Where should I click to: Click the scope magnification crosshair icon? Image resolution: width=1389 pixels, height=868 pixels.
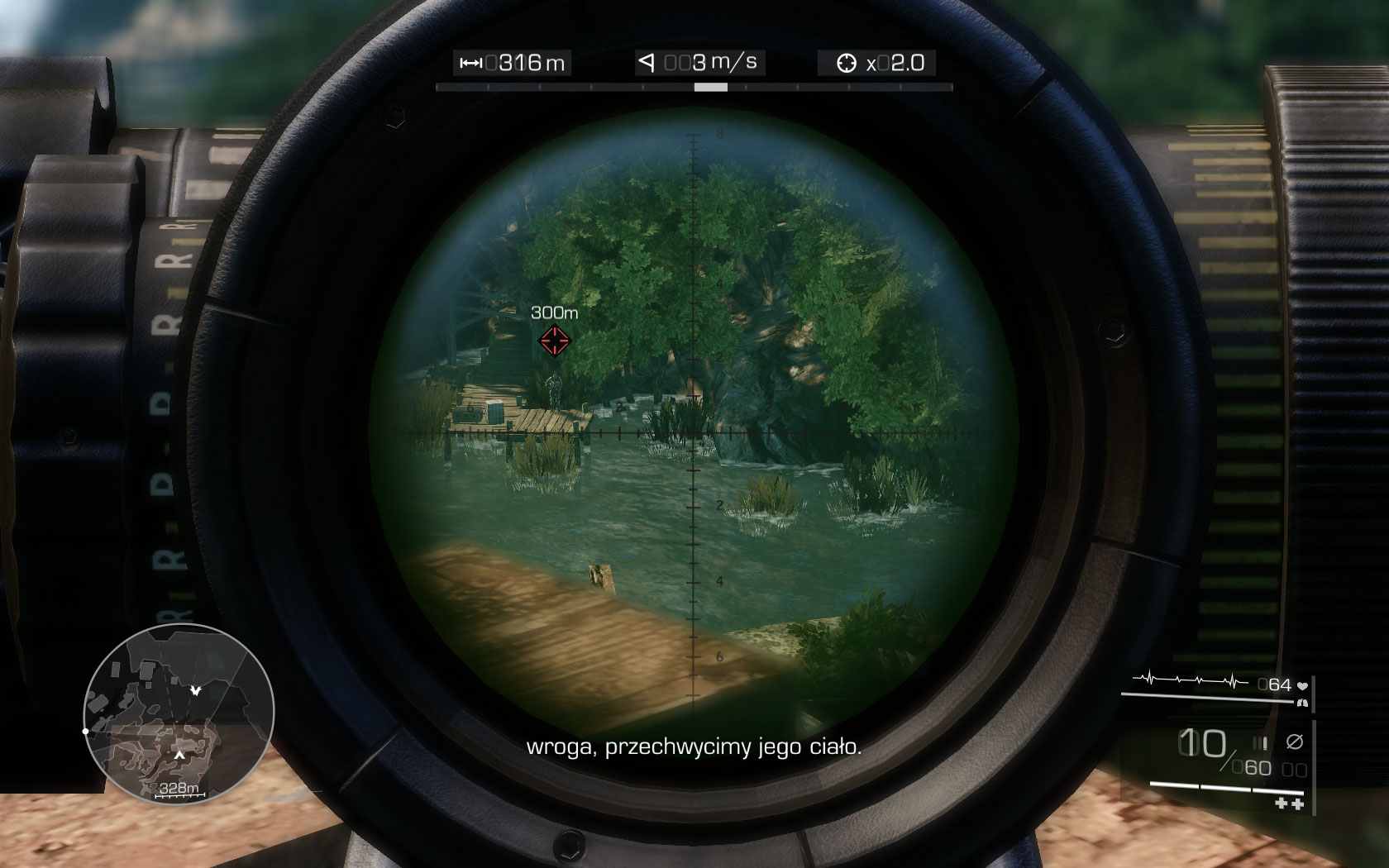coord(848,61)
